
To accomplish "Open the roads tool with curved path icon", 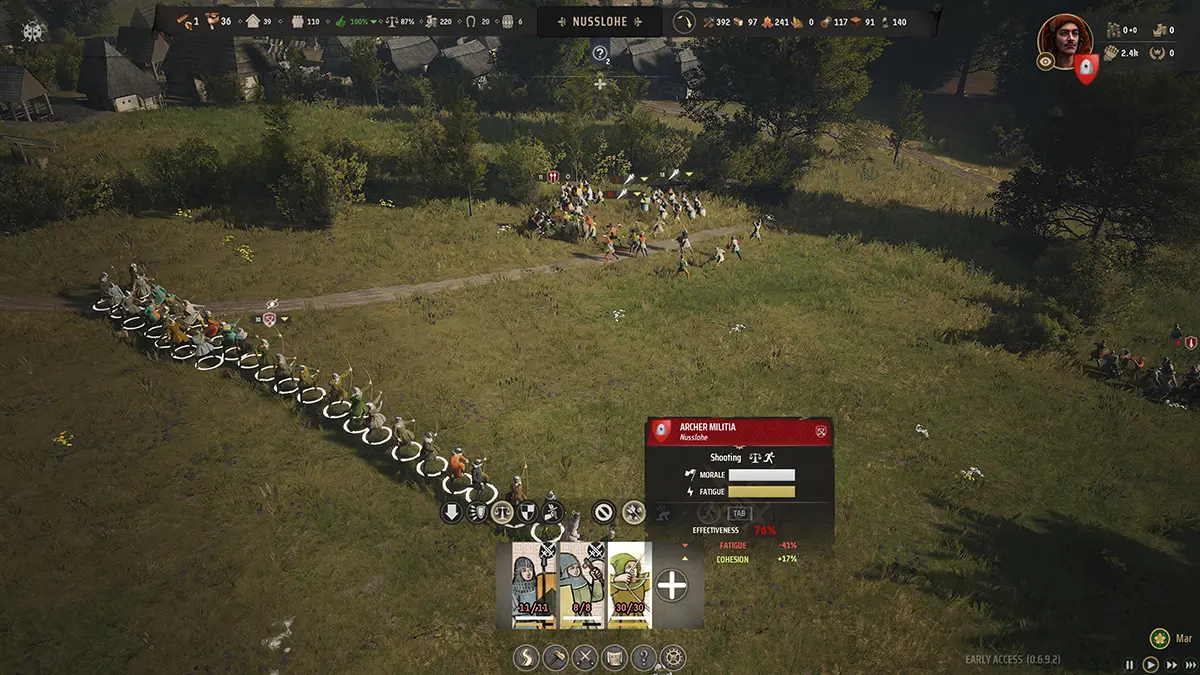I will pos(525,658).
